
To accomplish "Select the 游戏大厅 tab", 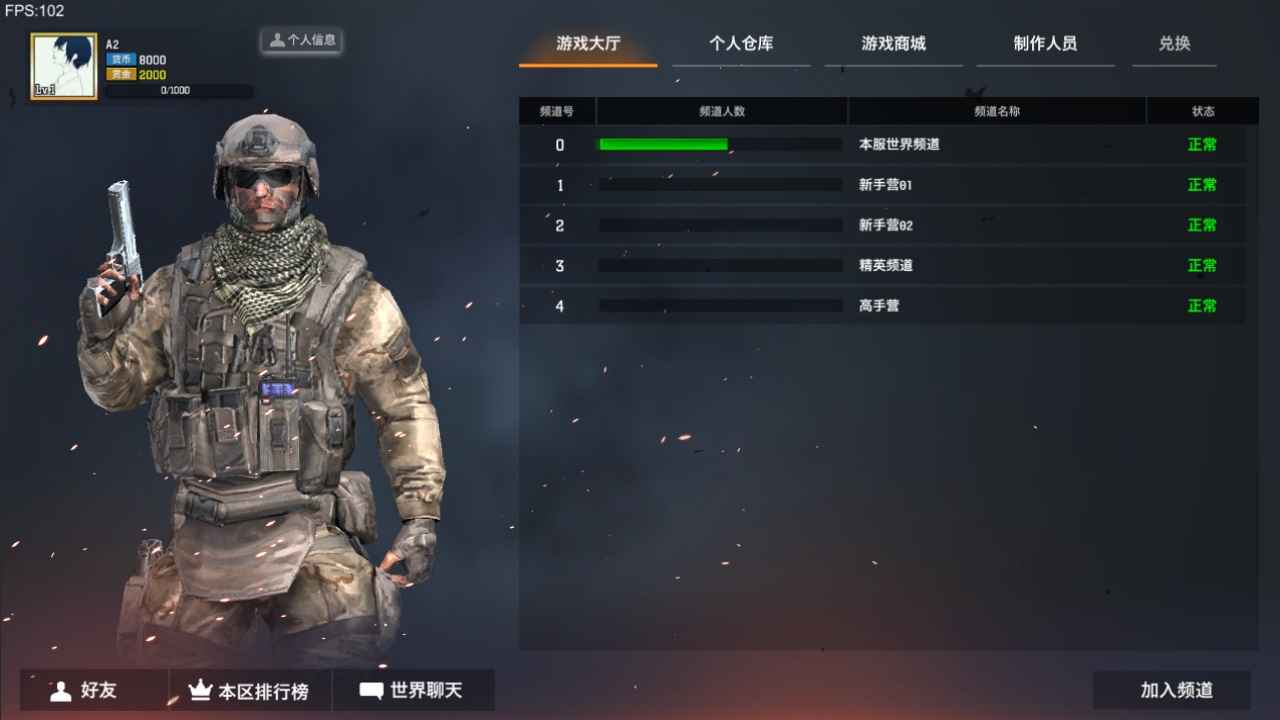I will [587, 43].
